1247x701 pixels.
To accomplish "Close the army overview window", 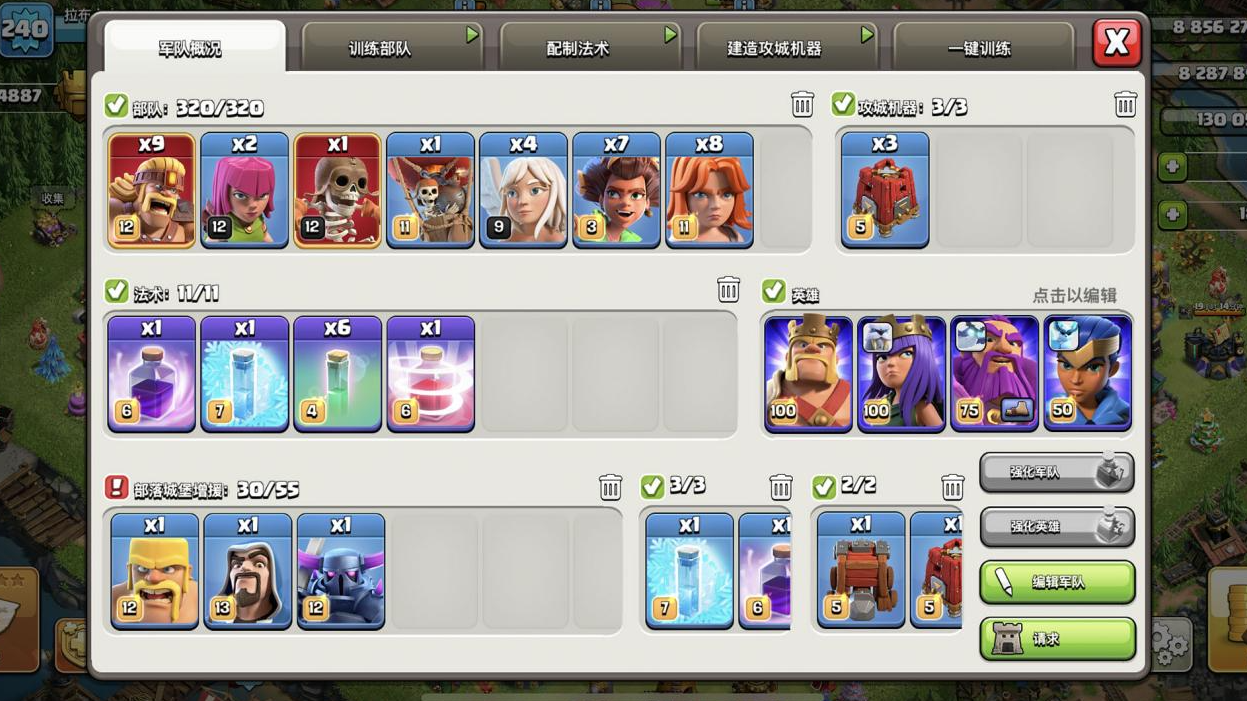I will 1116,43.
